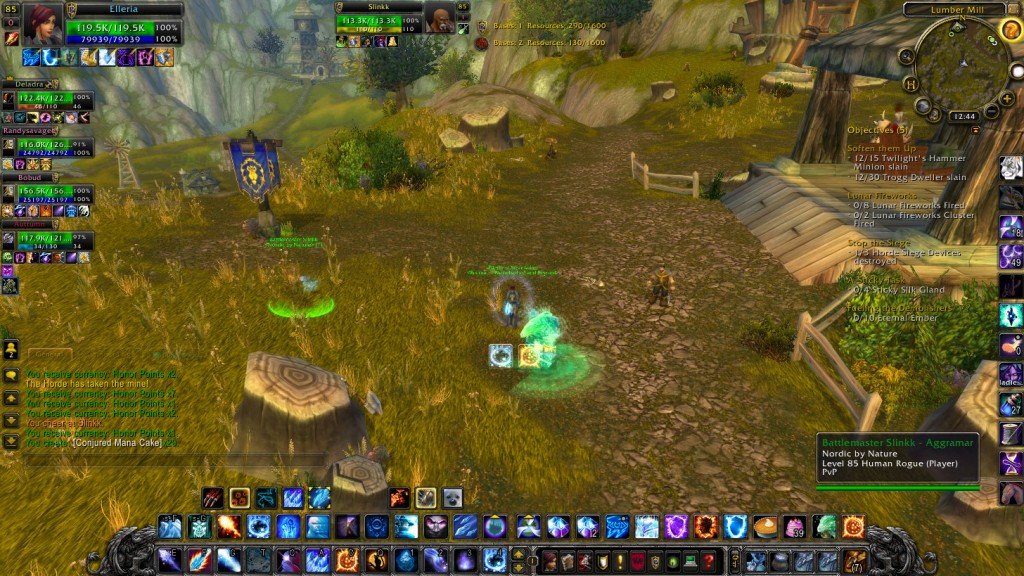The height and width of the screenshot is (576, 1024).
Task: Open the minimap tracking magnifier button
Action: point(906,57)
